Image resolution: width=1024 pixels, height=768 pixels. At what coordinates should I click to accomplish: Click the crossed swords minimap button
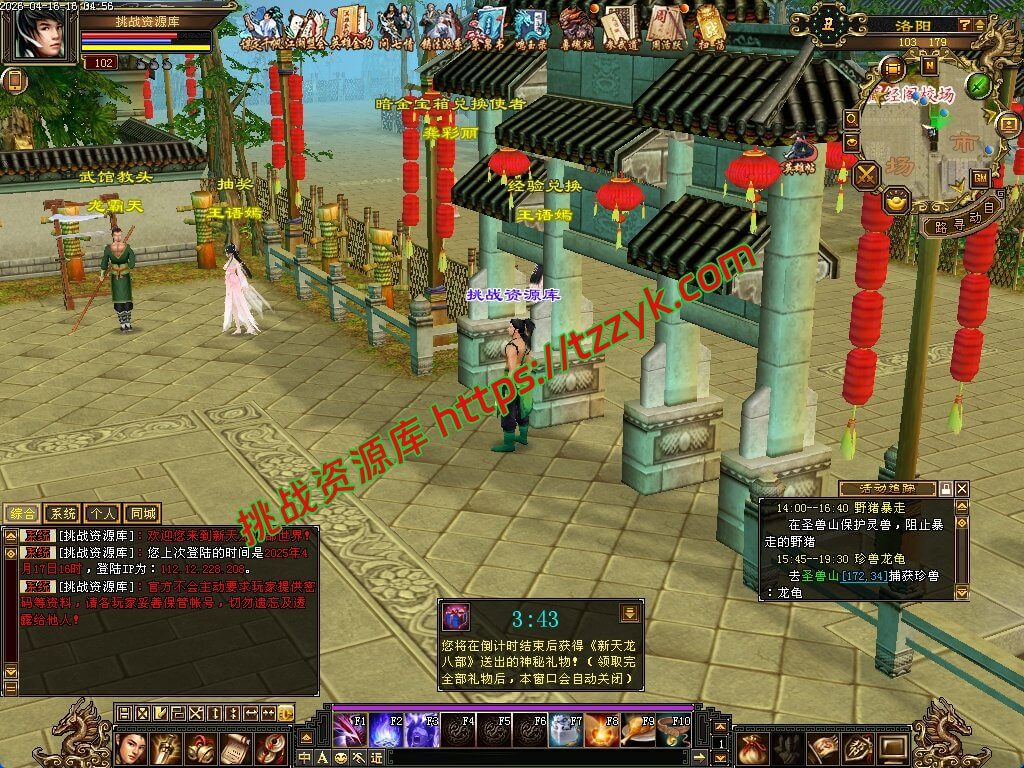[866, 175]
